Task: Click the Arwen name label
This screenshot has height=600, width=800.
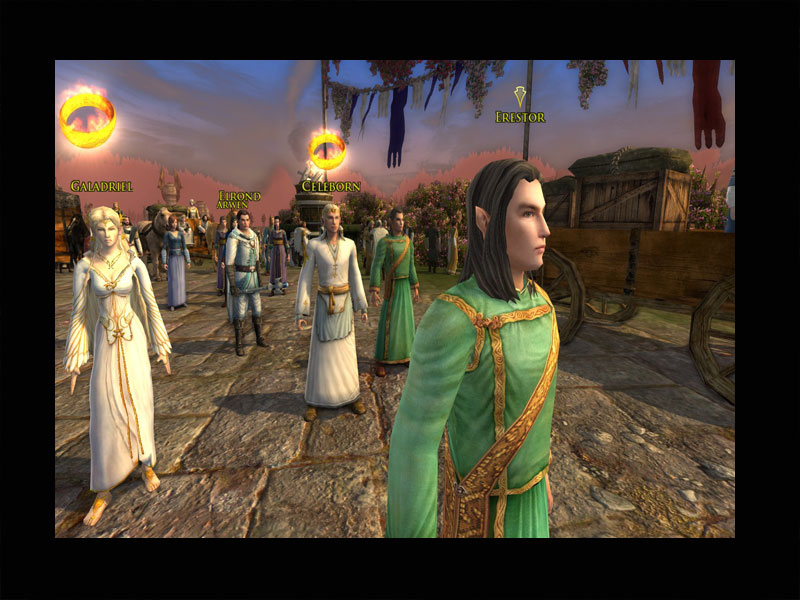Action: (x=232, y=205)
